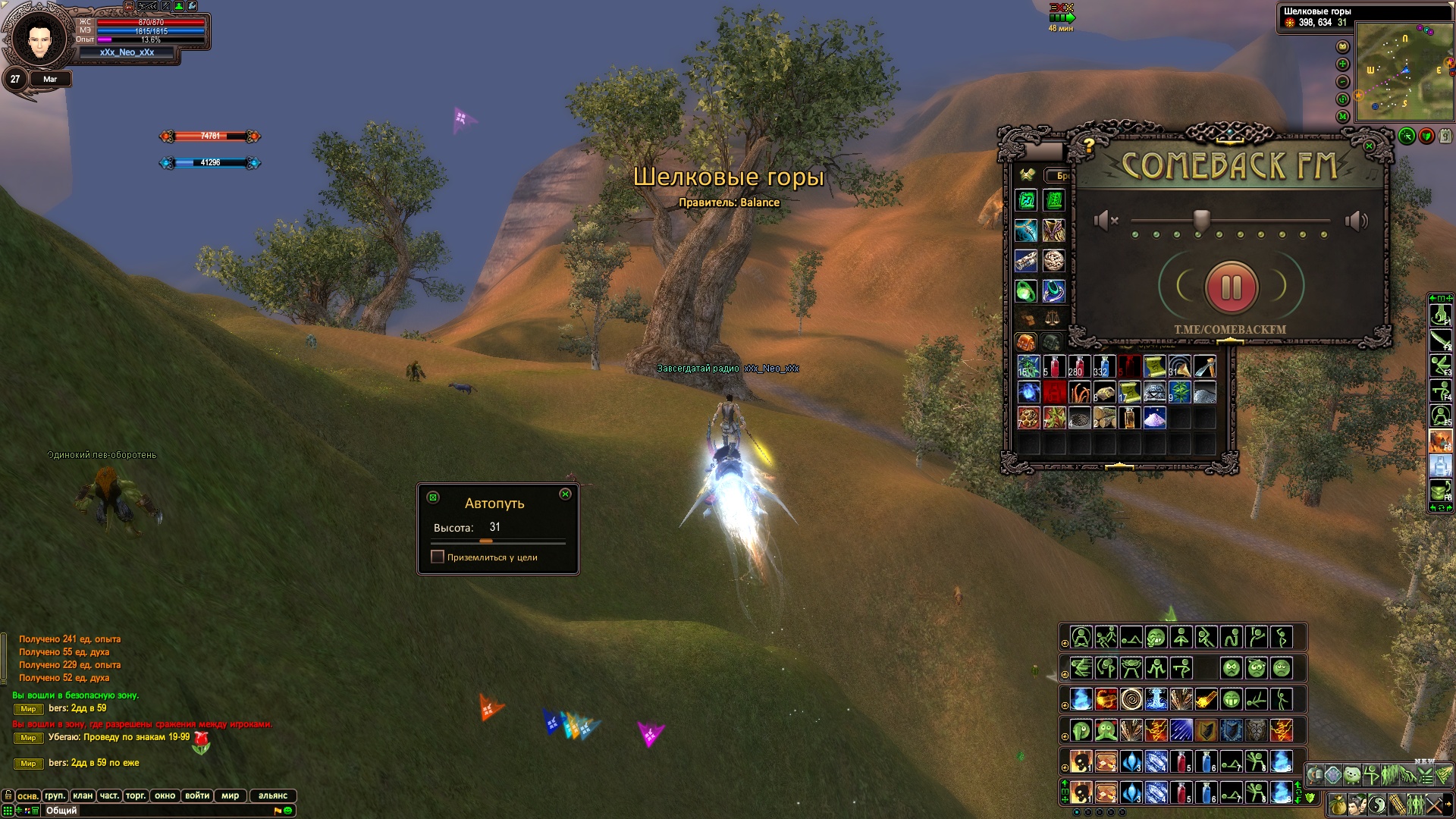Switch chat to the "торг." tab

pyautogui.click(x=136, y=795)
